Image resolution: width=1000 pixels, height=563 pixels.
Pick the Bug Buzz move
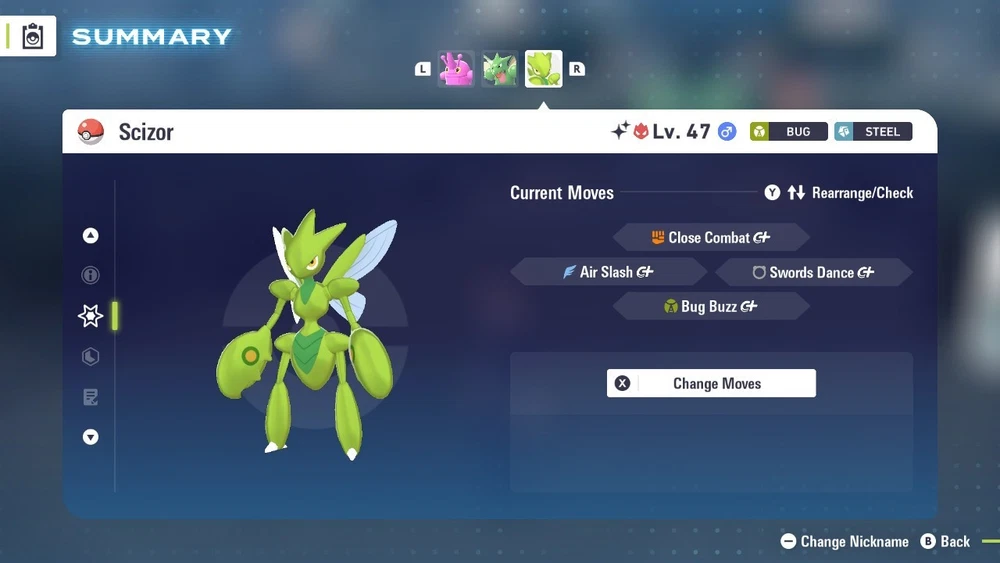[710, 307]
